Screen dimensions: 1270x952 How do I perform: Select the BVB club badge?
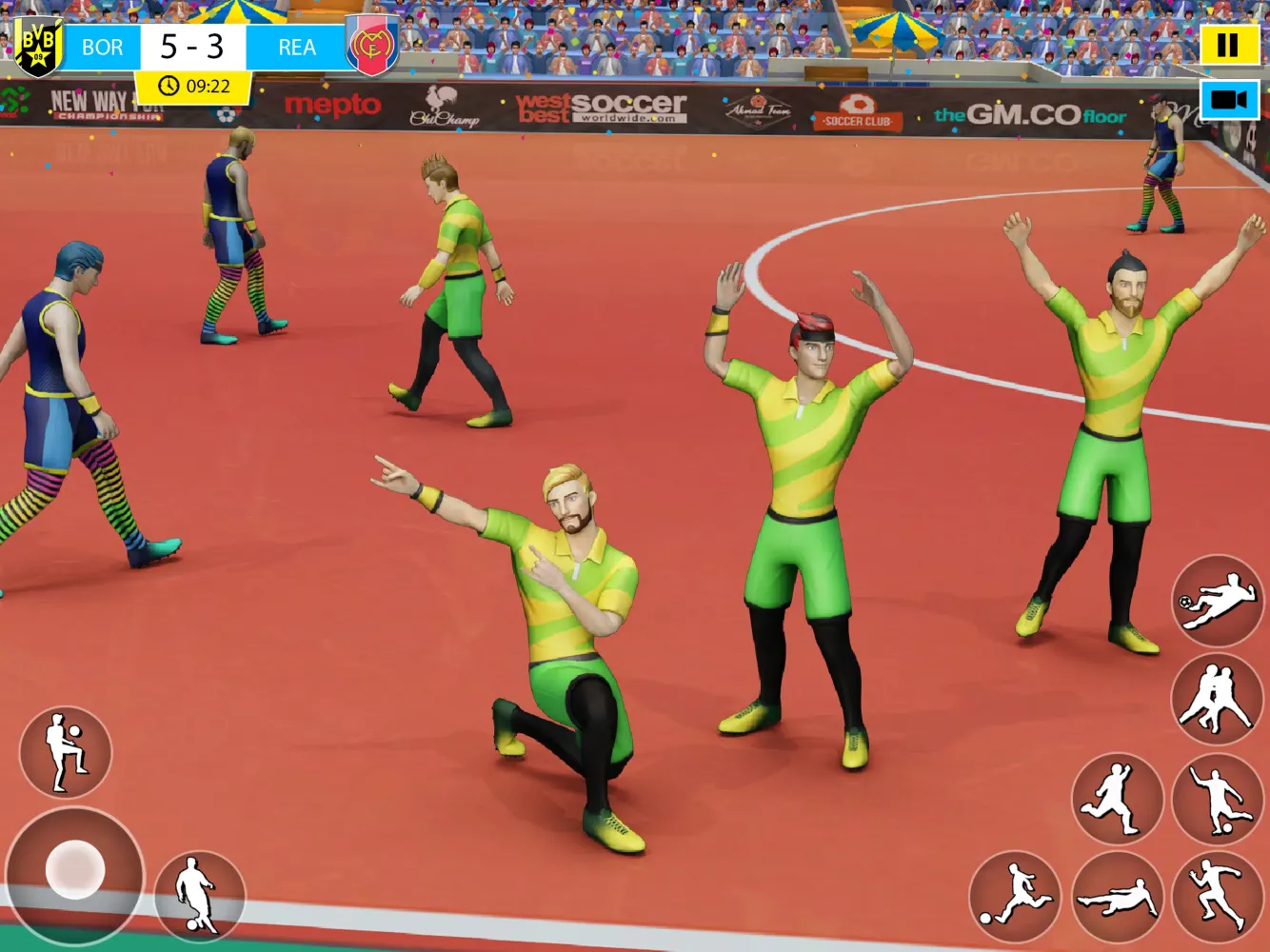(36, 45)
